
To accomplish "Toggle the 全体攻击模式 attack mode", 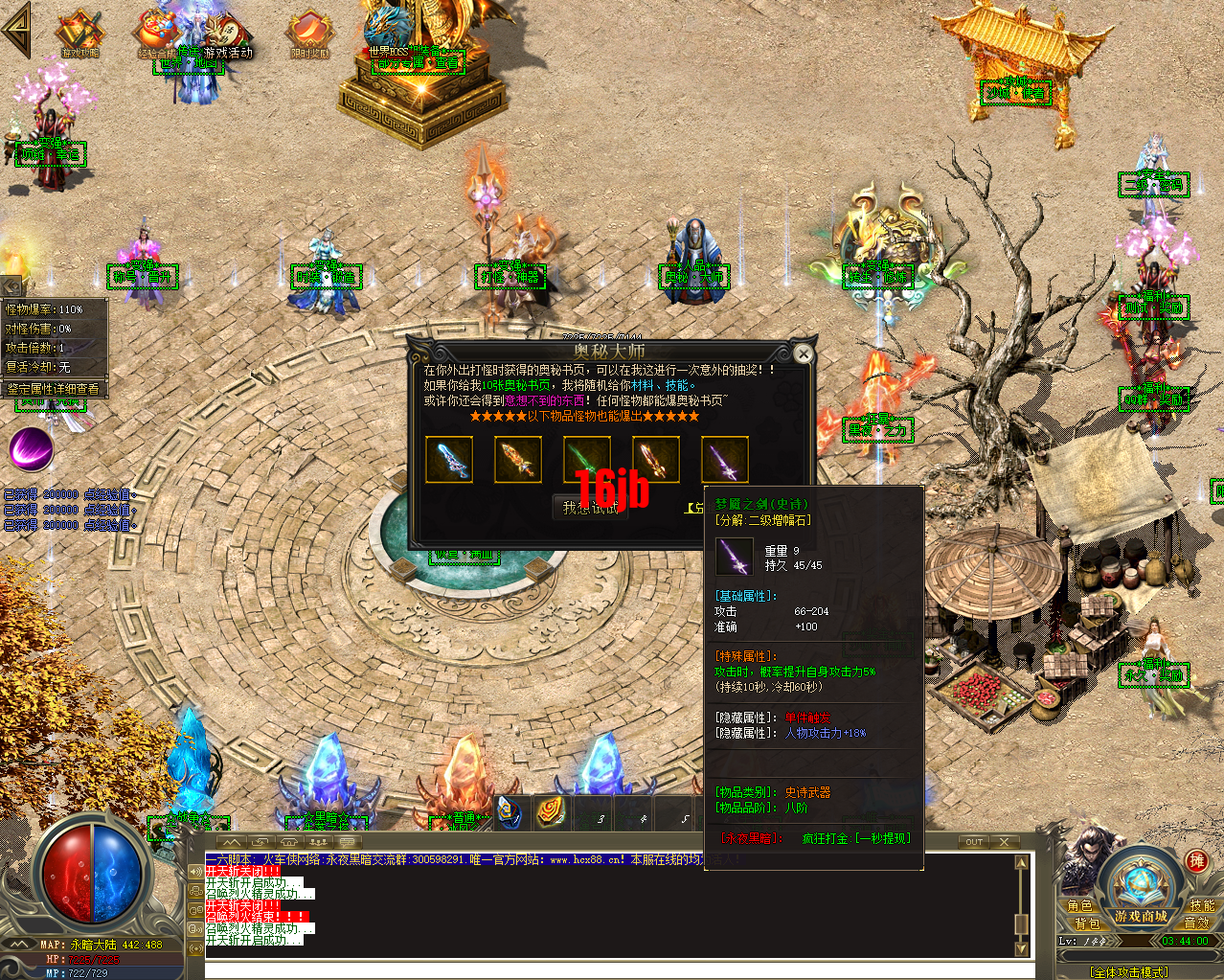I will (1129, 972).
